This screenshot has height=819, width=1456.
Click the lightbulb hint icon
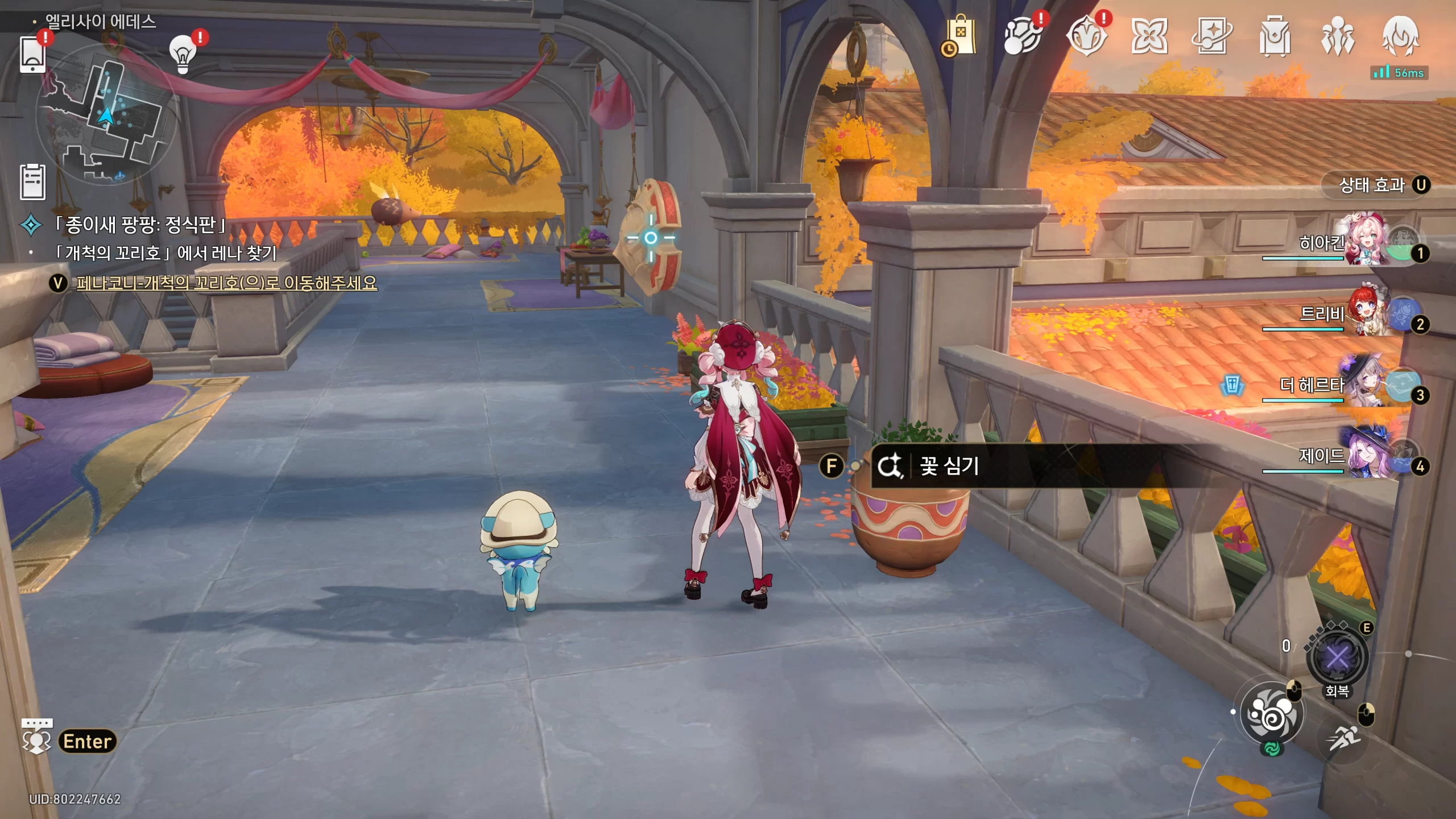(183, 55)
